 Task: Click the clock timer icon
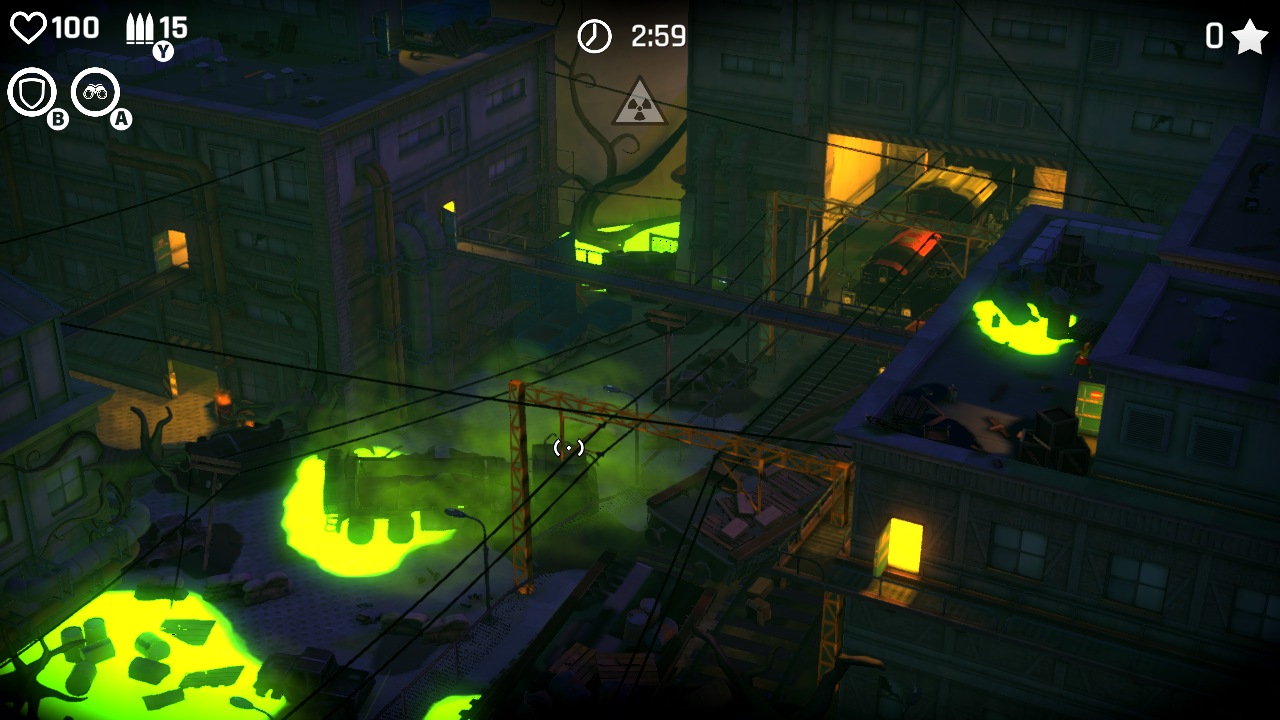594,33
